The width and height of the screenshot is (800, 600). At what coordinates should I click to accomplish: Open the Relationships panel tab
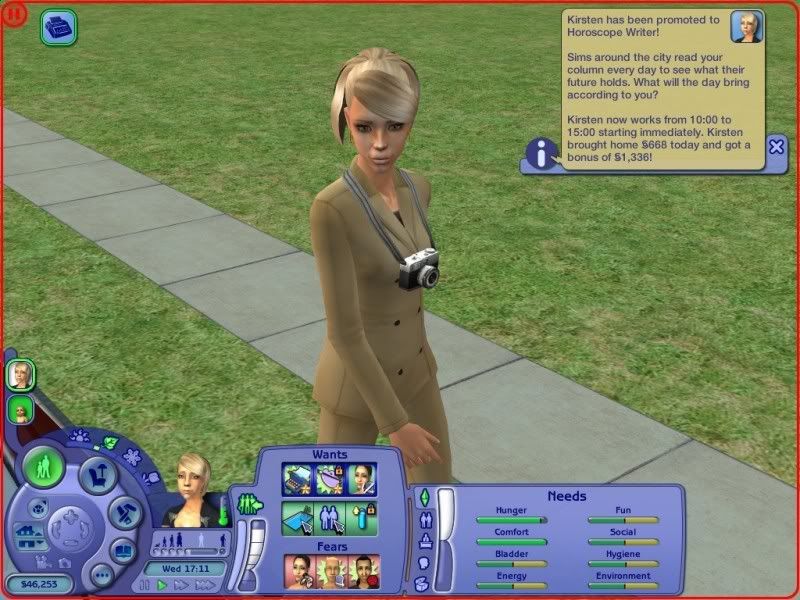[x=423, y=520]
